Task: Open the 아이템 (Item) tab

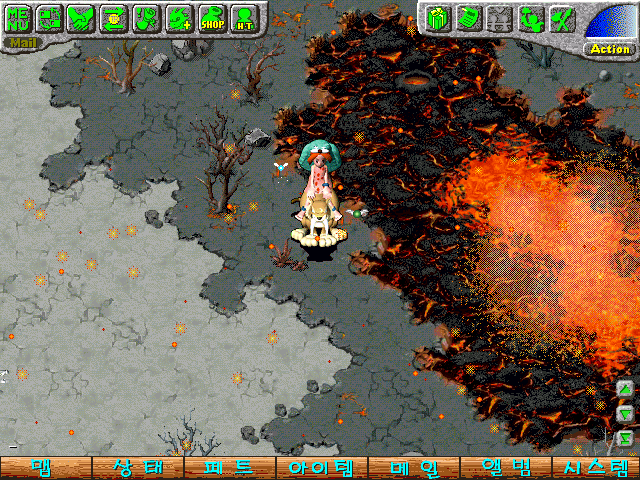Action: click(320, 468)
